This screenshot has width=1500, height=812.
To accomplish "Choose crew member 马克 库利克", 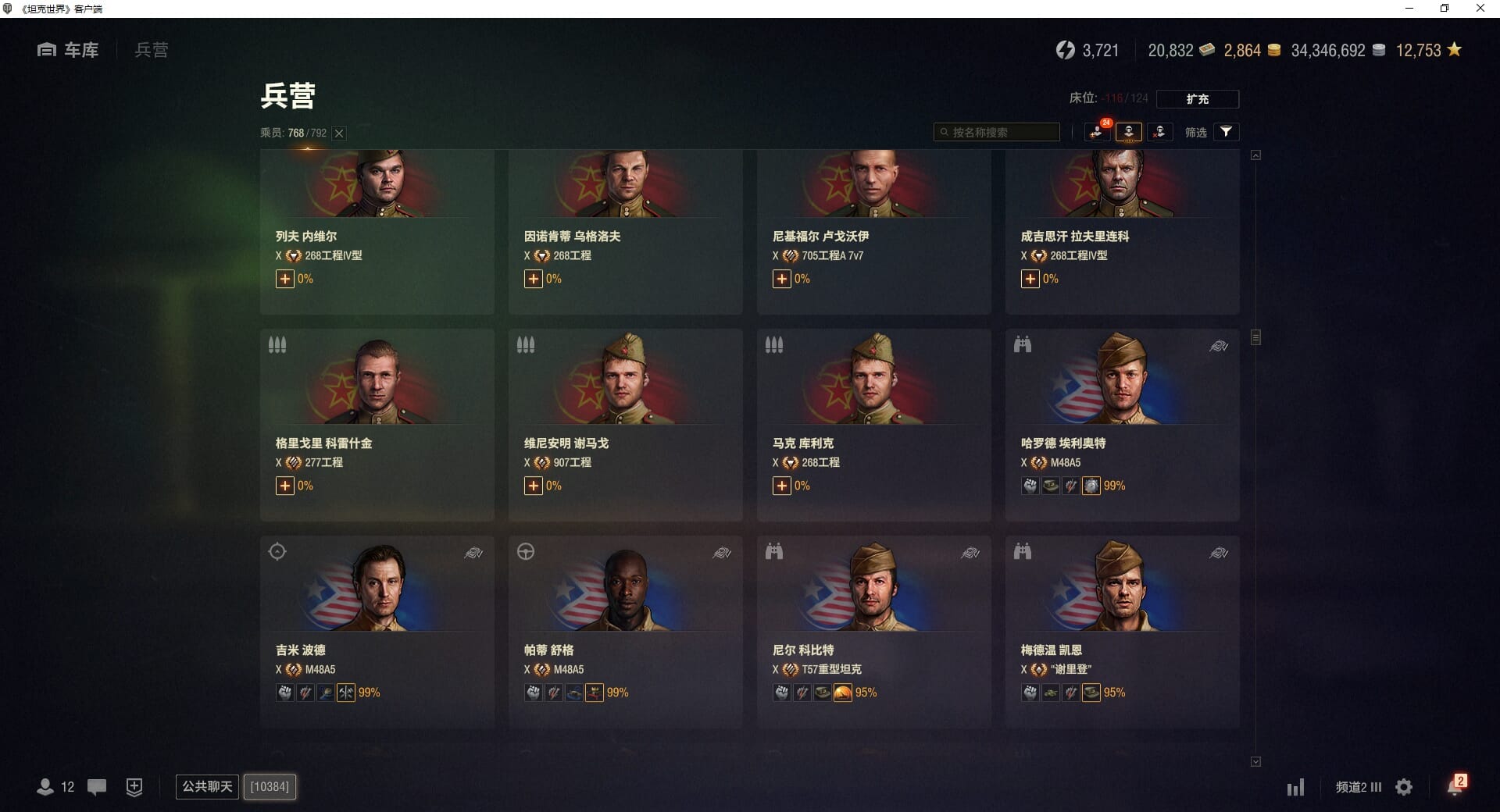I will pos(873,424).
